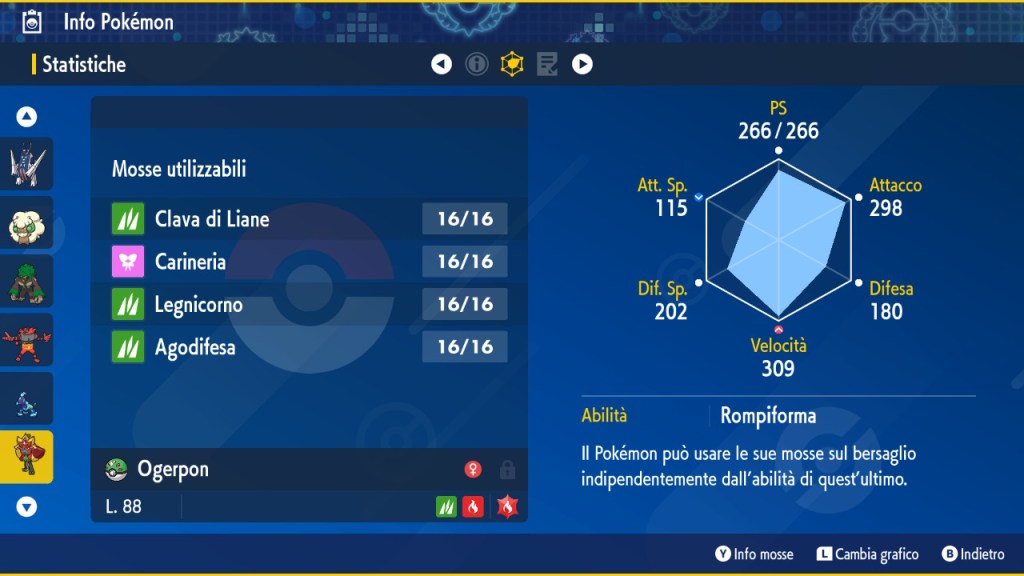Select Whimsicott in the party list
The width and height of the screenshot is (1024, 576).
(27, 223)
